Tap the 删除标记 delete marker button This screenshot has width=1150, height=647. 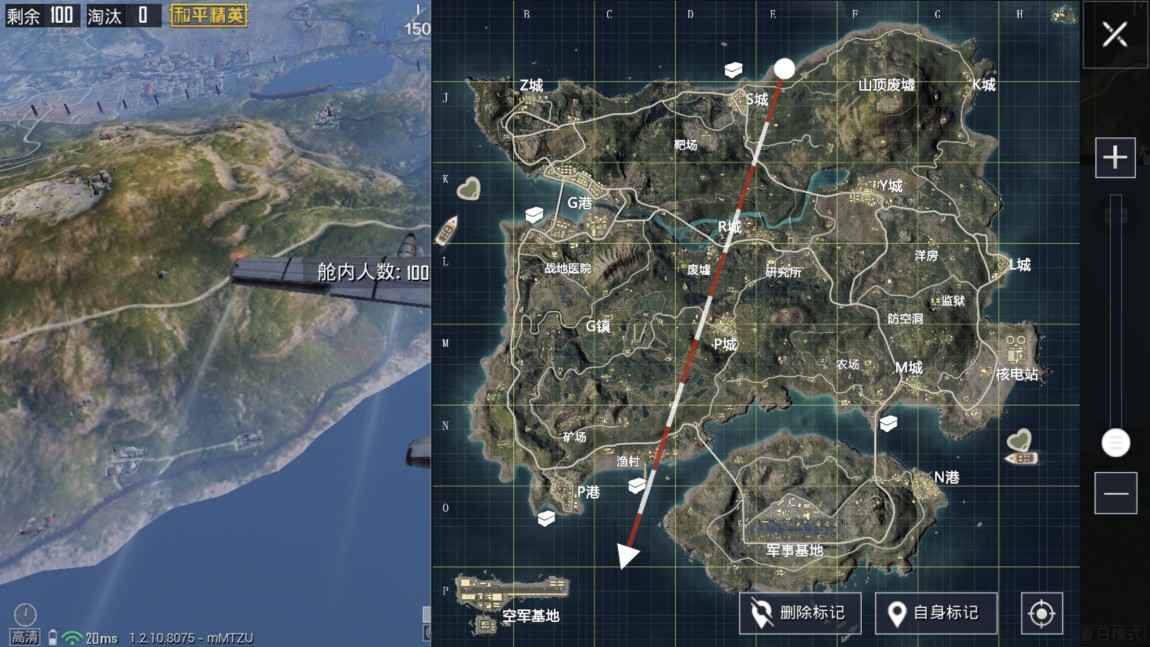tap(799, 613)
